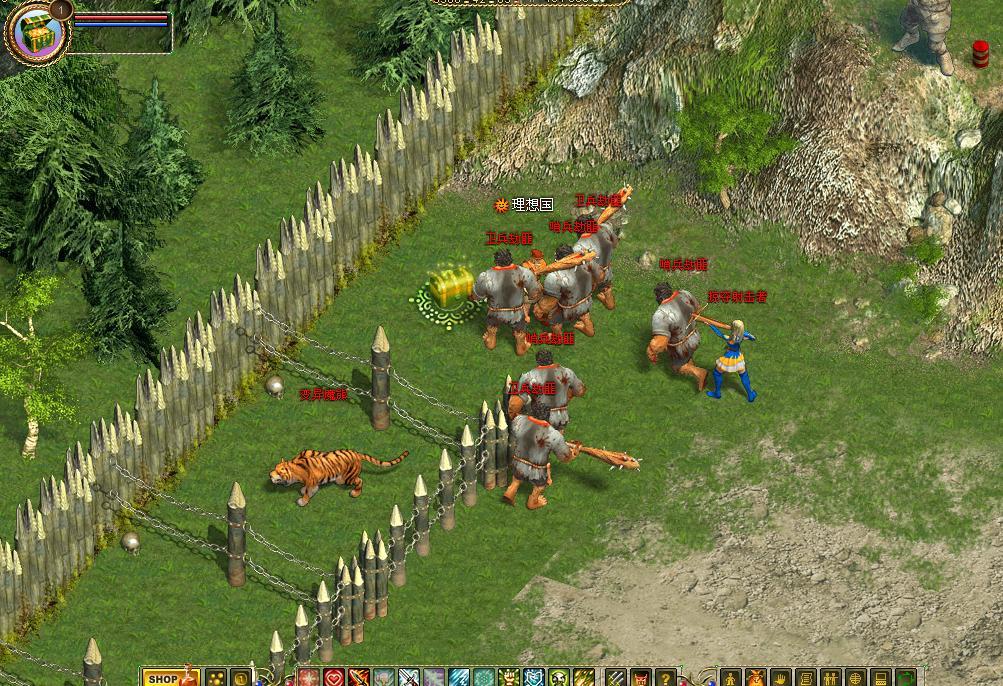Click the green recycle arrows icon

coord(906,679)
